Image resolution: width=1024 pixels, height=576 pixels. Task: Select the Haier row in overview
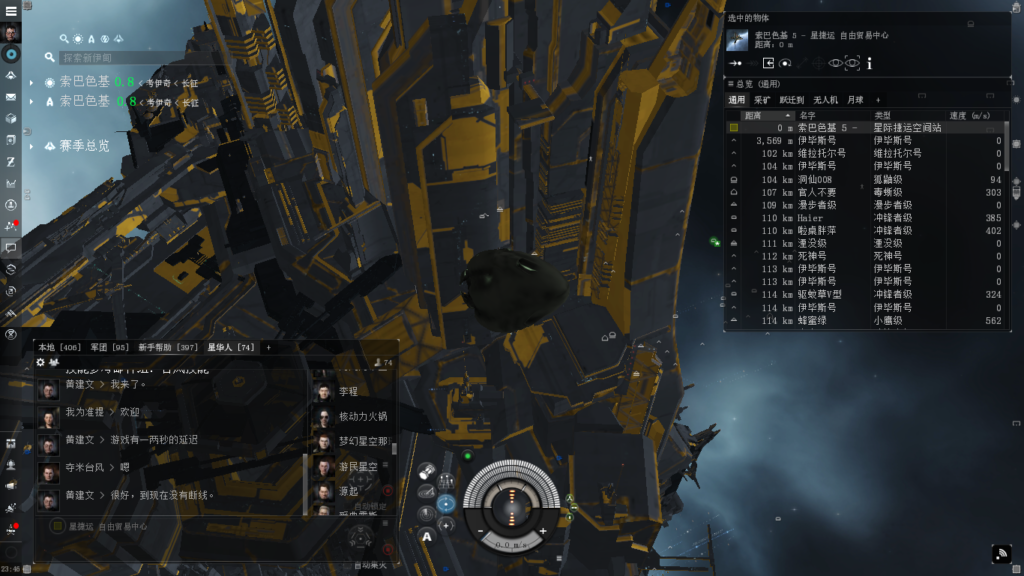pos(811,218)
